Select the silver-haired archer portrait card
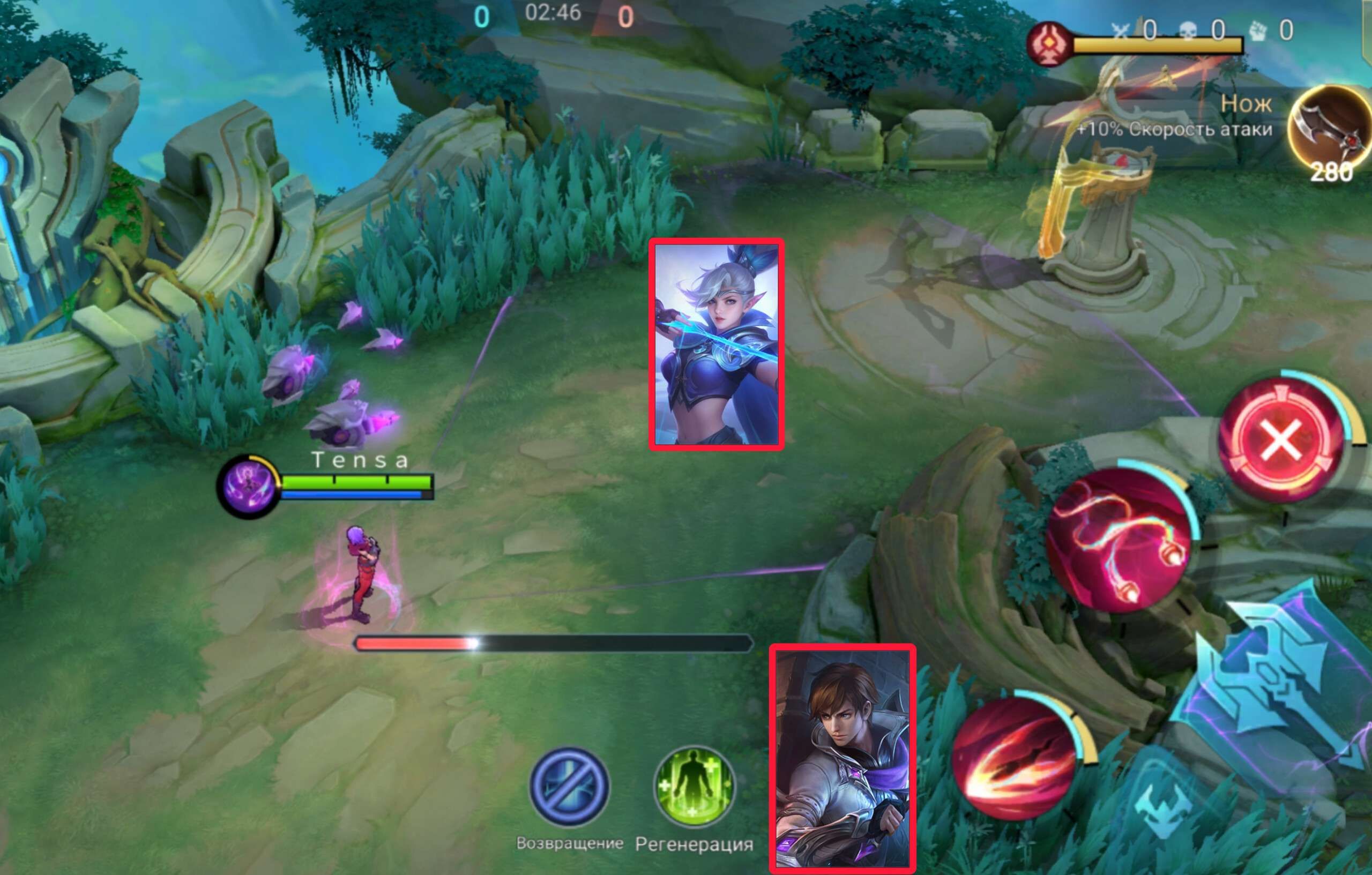This screenshot has height=875, width=1372. coord(716,345)
